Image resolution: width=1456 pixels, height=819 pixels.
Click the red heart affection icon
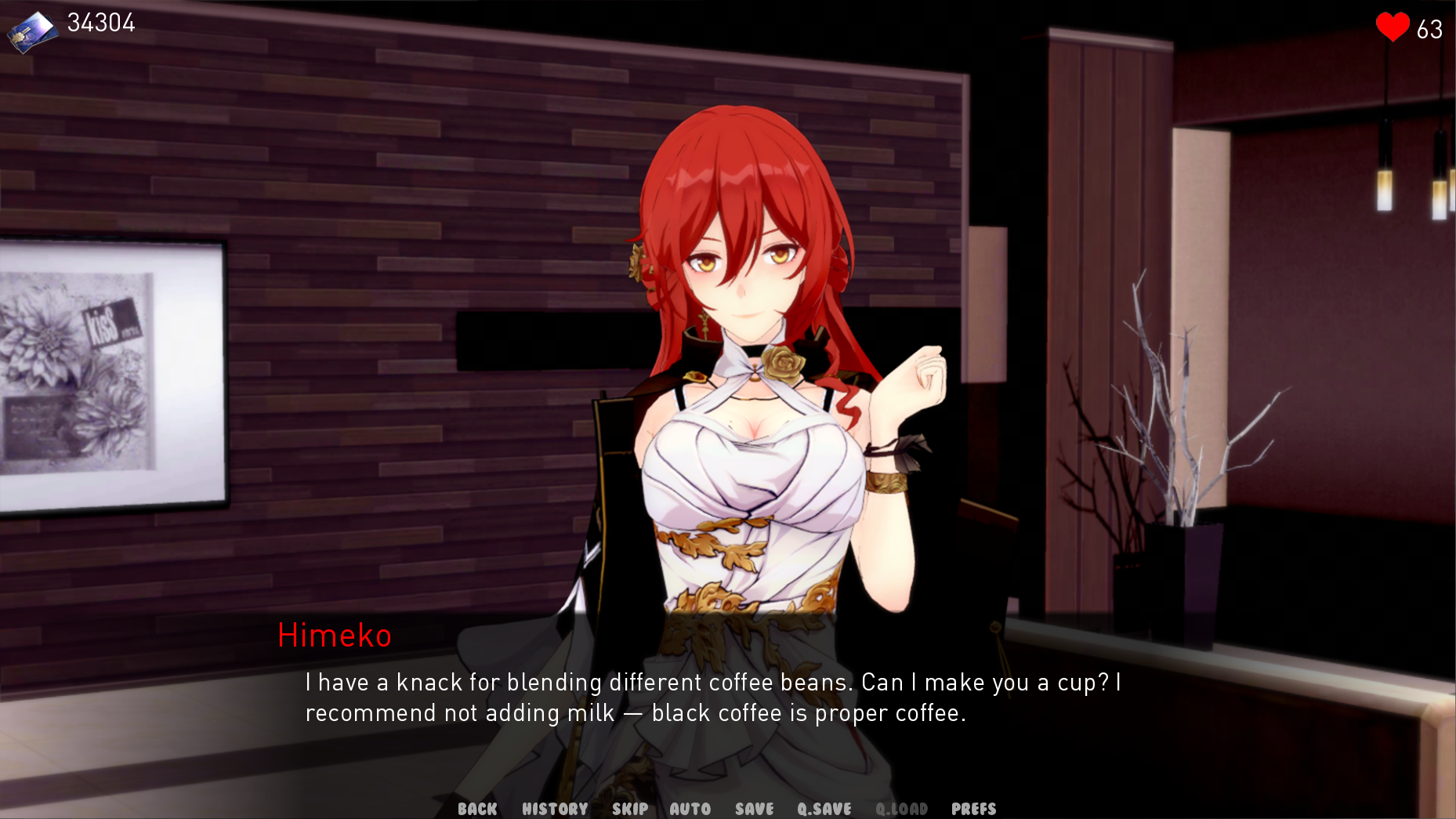[x=1392, y=26]
